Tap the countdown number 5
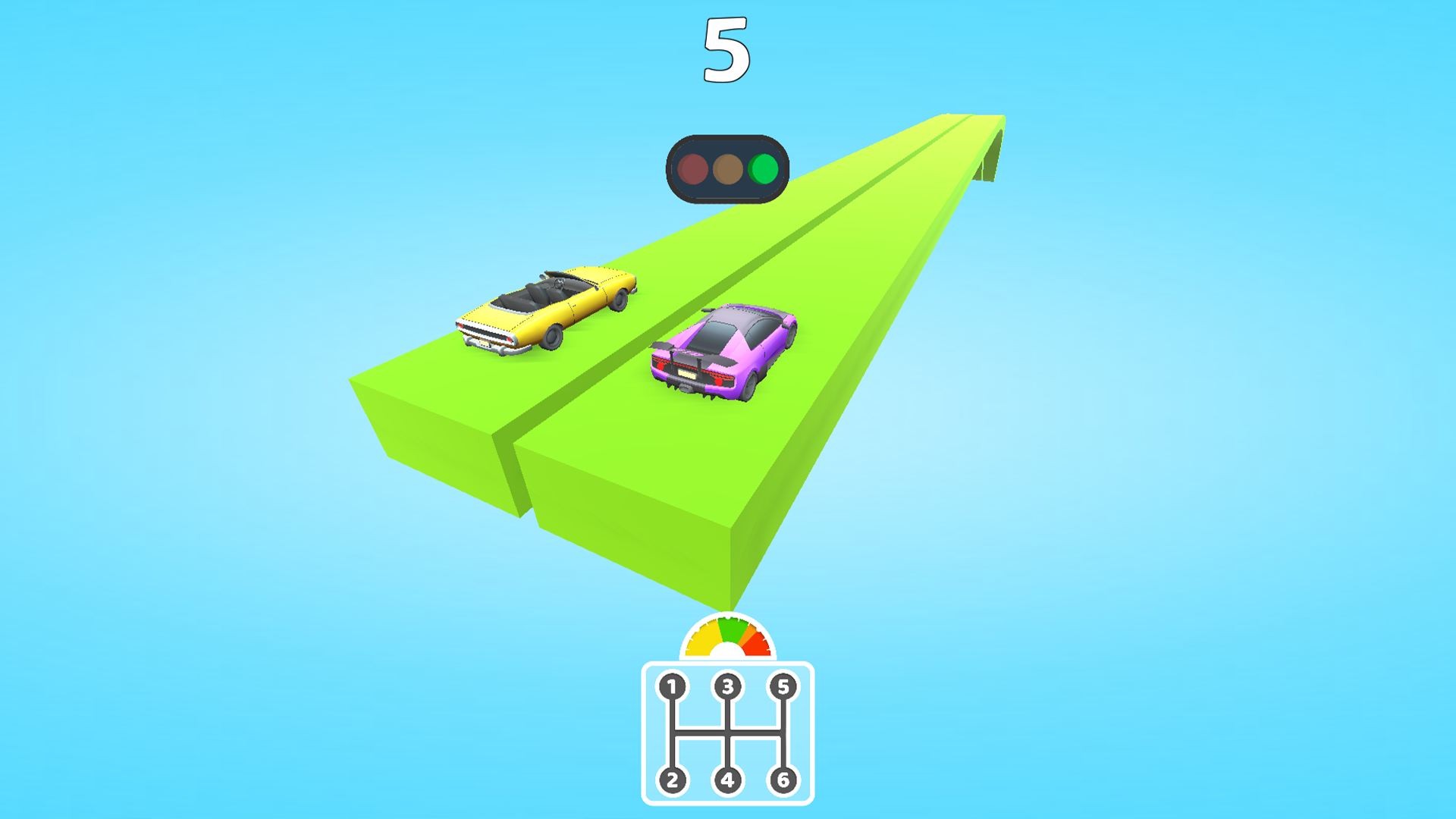Viewport: 1456px width, 819px height. tap(726, 49)
